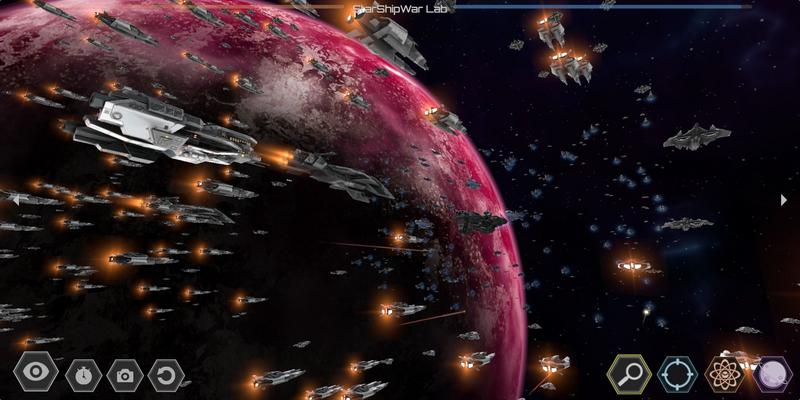Click the left arrow at the screen edge

point(14,200)
